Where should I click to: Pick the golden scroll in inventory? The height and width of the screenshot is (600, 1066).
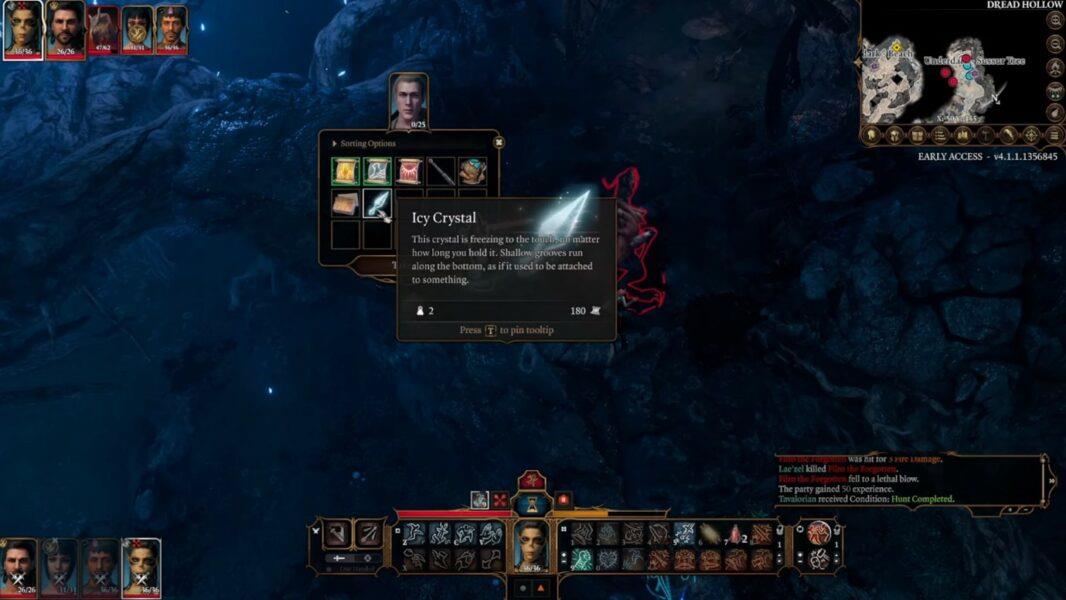(346, 171)
